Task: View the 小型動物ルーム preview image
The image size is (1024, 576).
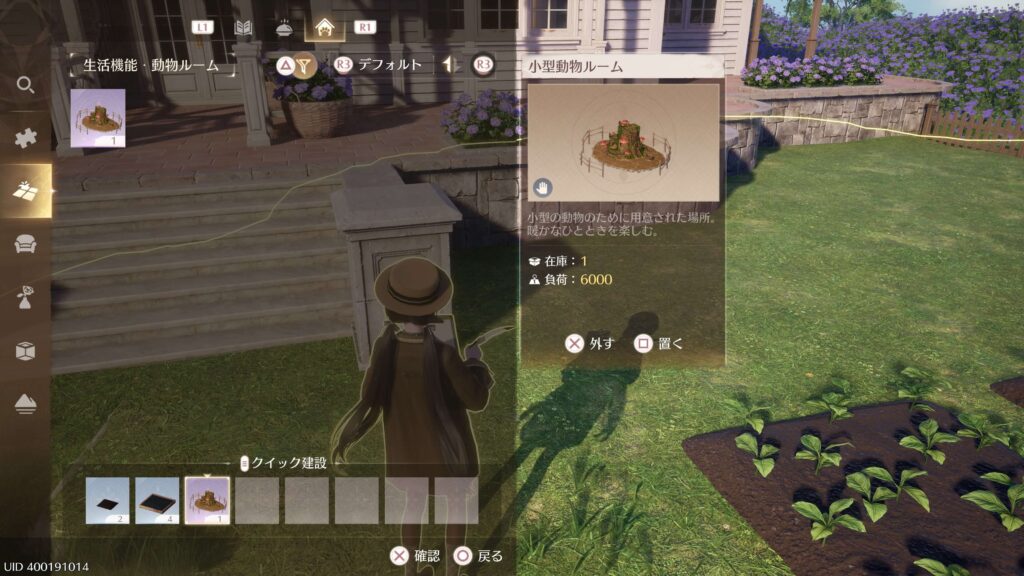Action: pyautogui.click(x=623, y=142)
